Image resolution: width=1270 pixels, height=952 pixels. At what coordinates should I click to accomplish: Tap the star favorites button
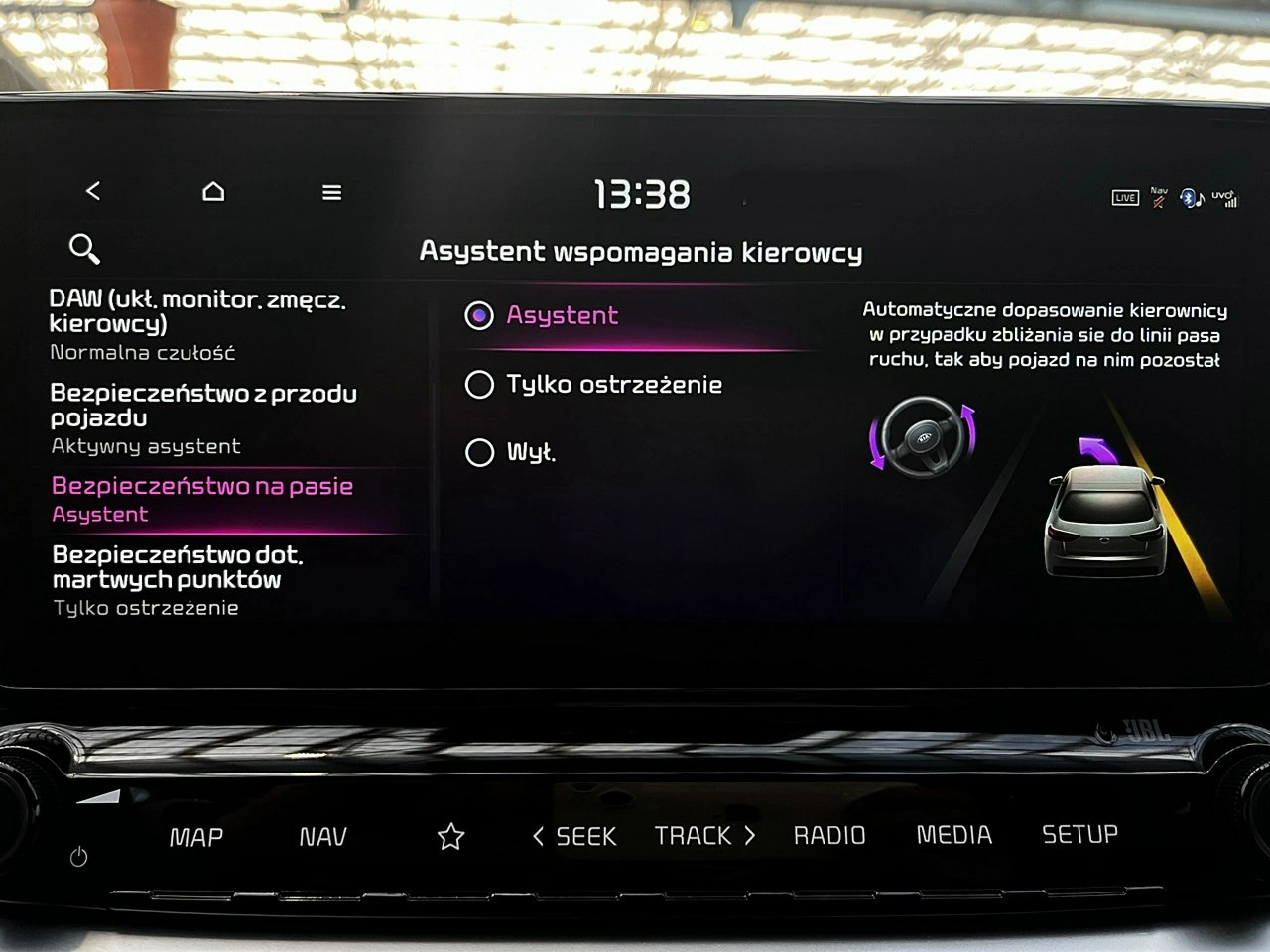[451, 836]
